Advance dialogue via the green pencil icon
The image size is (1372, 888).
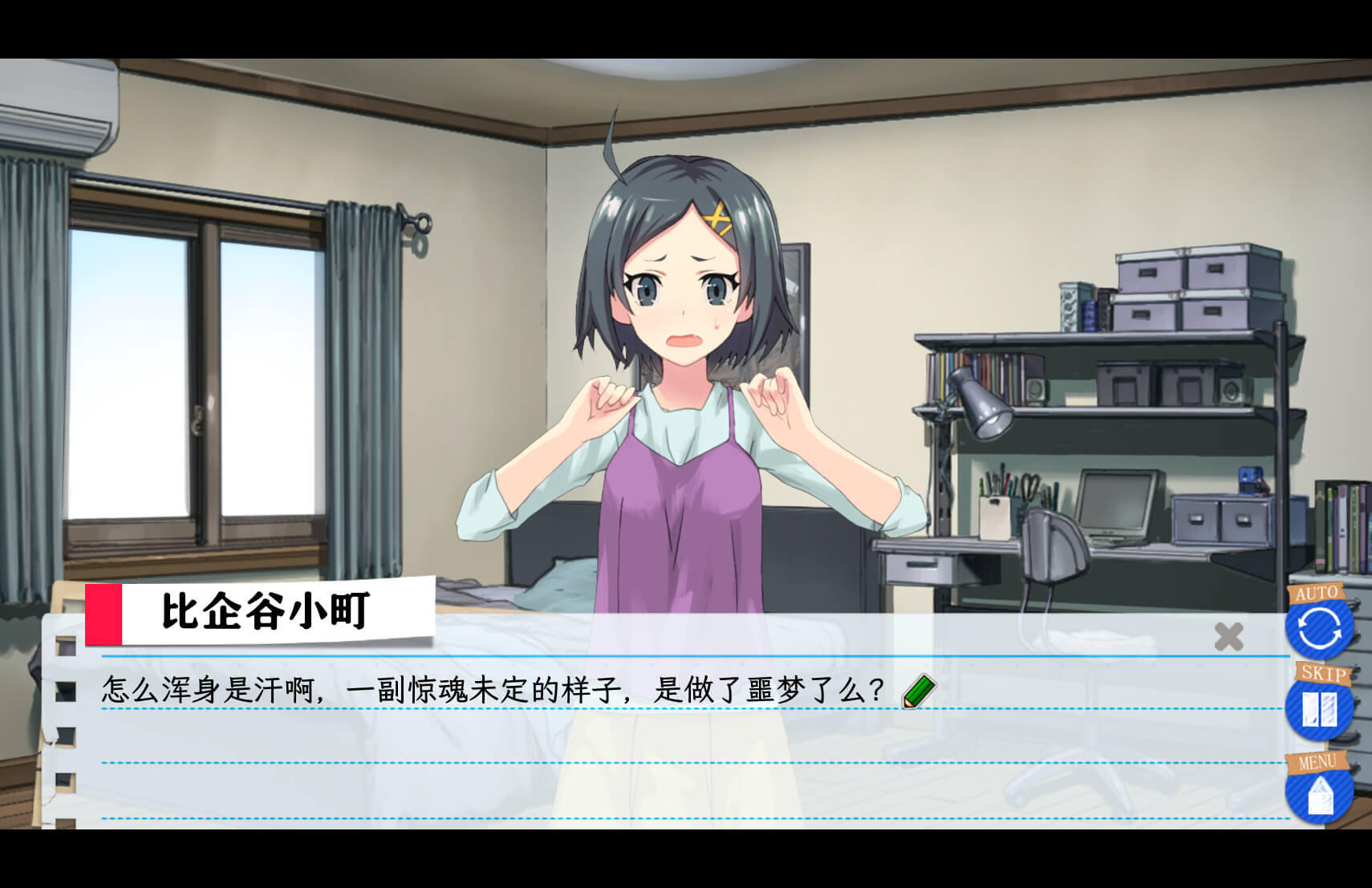[919, 691]
